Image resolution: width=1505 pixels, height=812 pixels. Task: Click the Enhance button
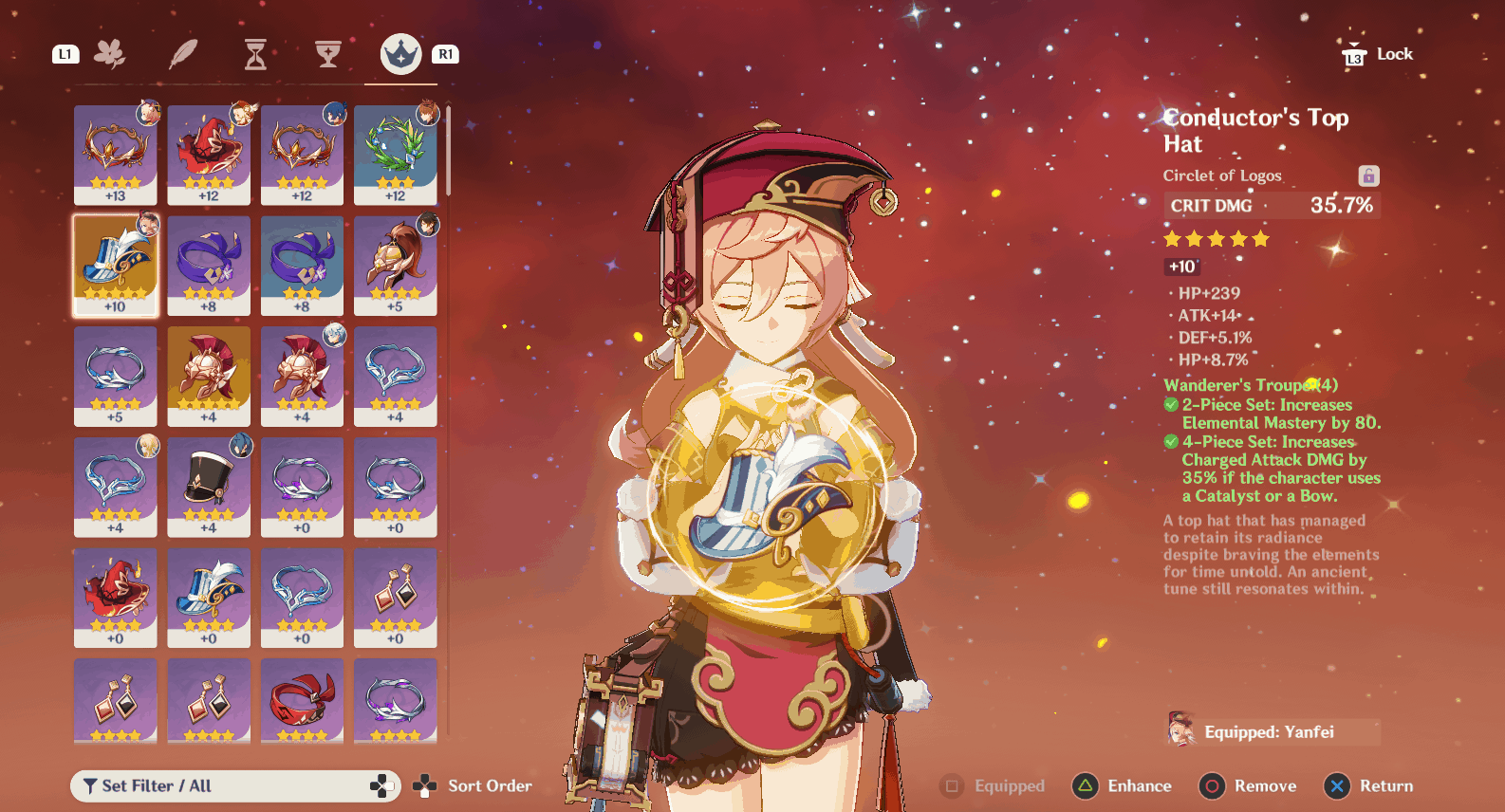[x=1123, y=785]
